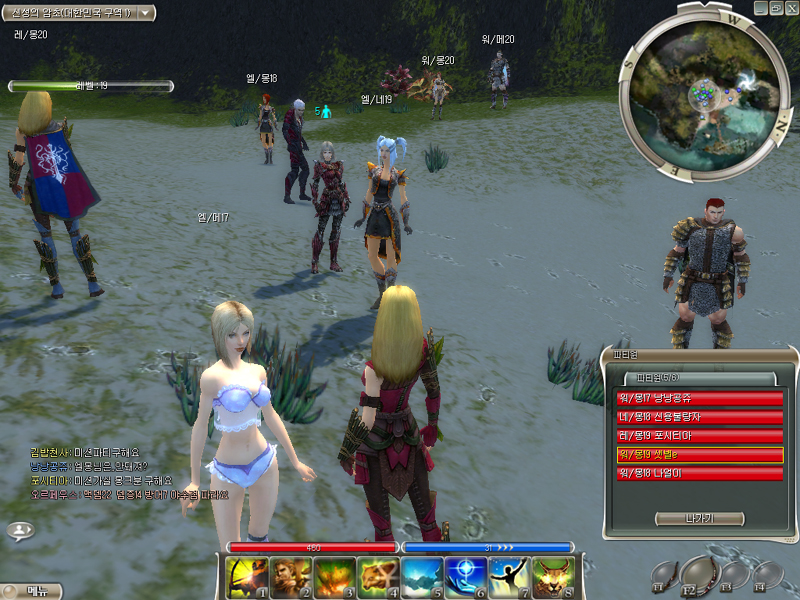Click the 나가기 leave party button
The width and height of the screenshot is (800, 600).
coord(699,518)
